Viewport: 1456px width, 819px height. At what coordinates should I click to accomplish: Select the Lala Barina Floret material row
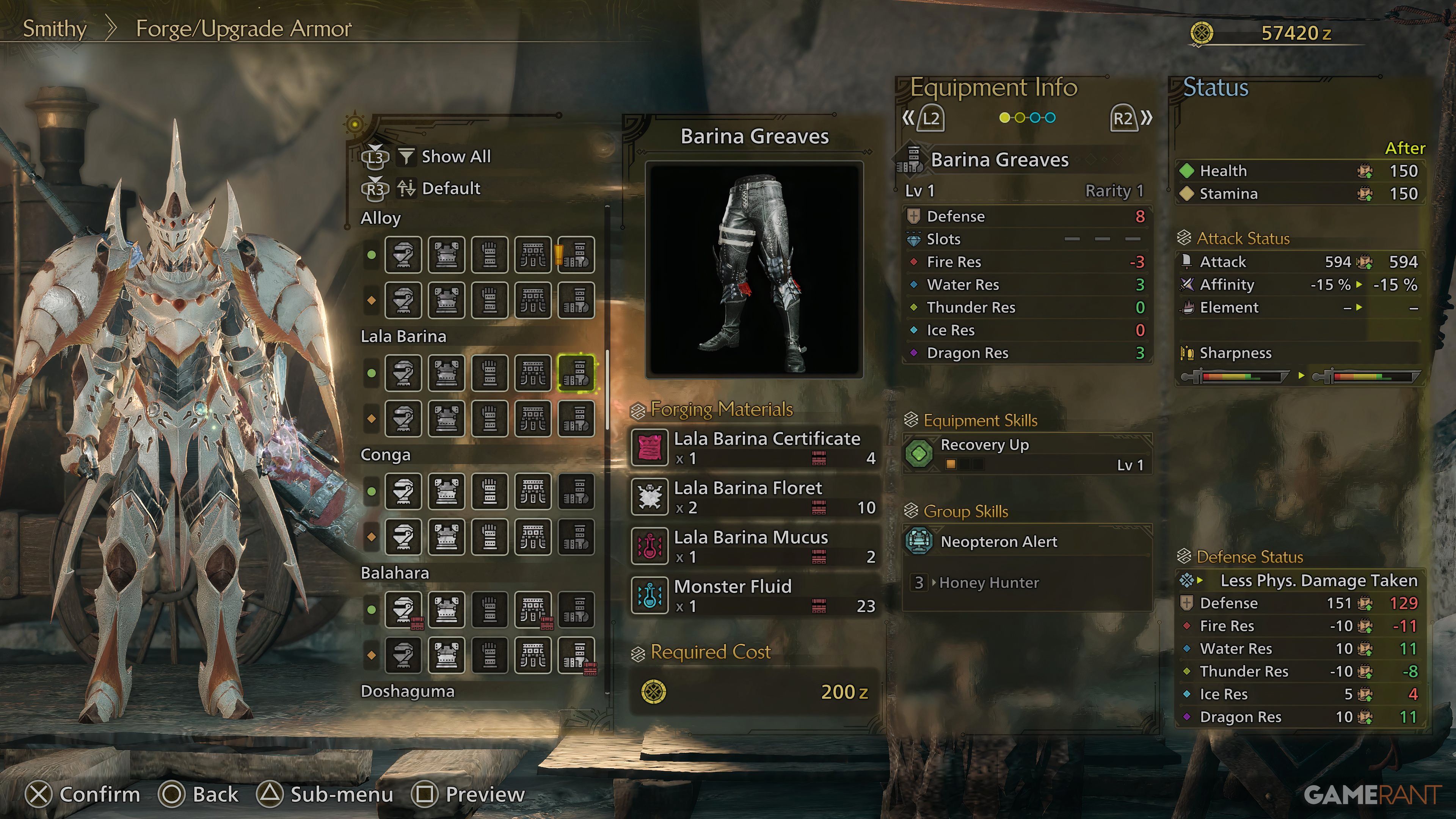pos(755,497)
